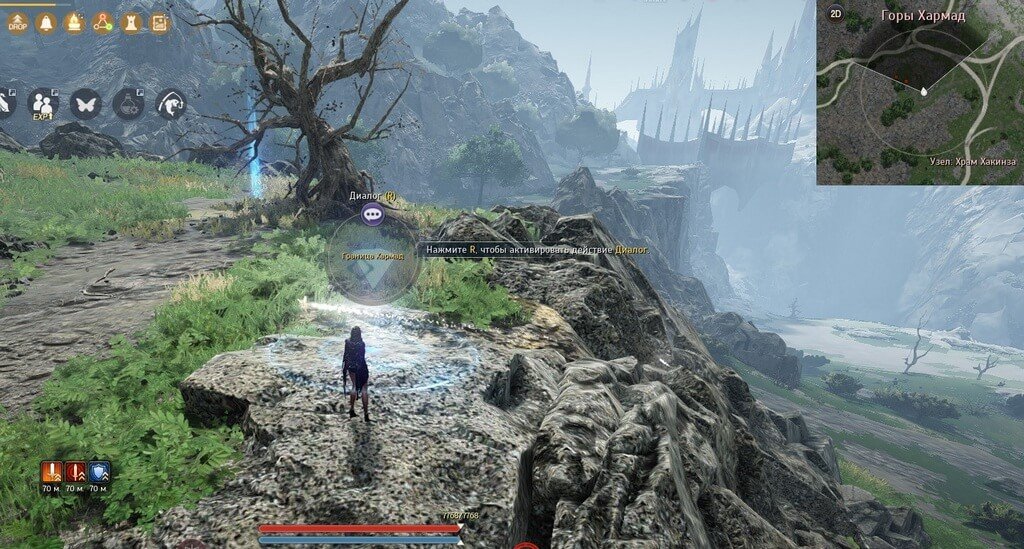The image size is (1024, 549).
Task: Inspect the blue shield buff icon
Action: pyautogui.click(x=98, y=472)
